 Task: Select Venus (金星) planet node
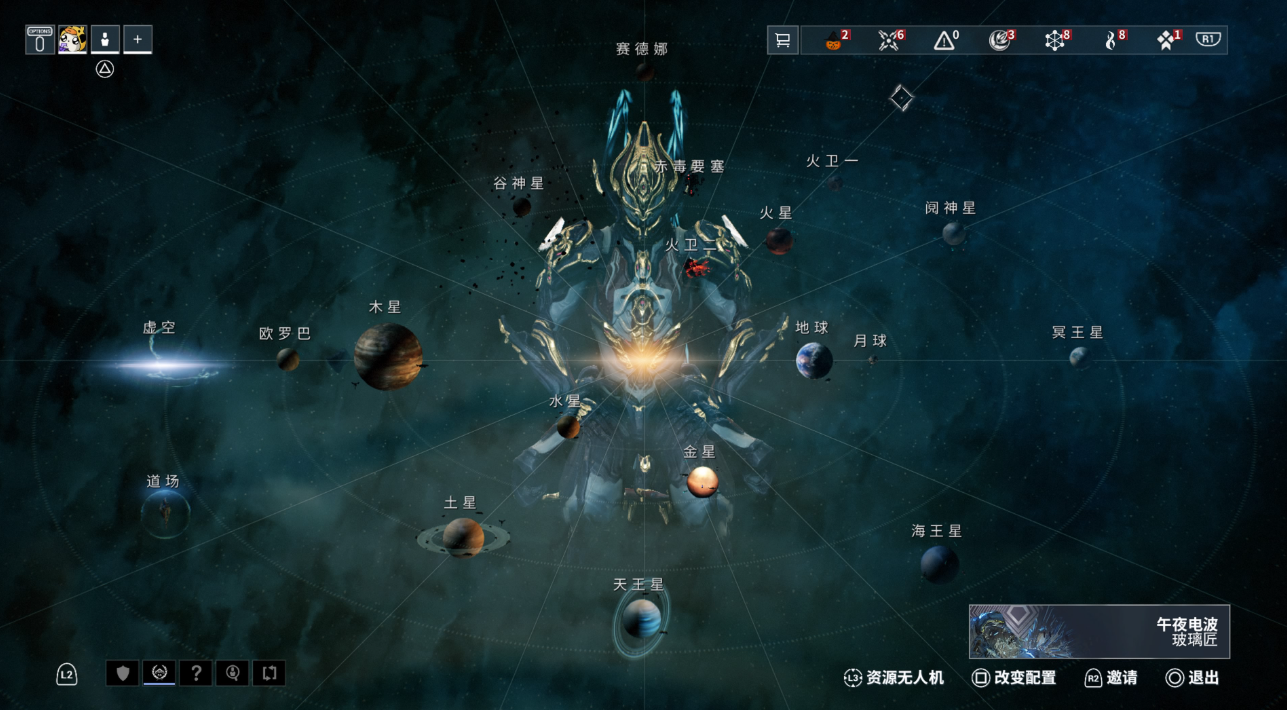point(702,482)
